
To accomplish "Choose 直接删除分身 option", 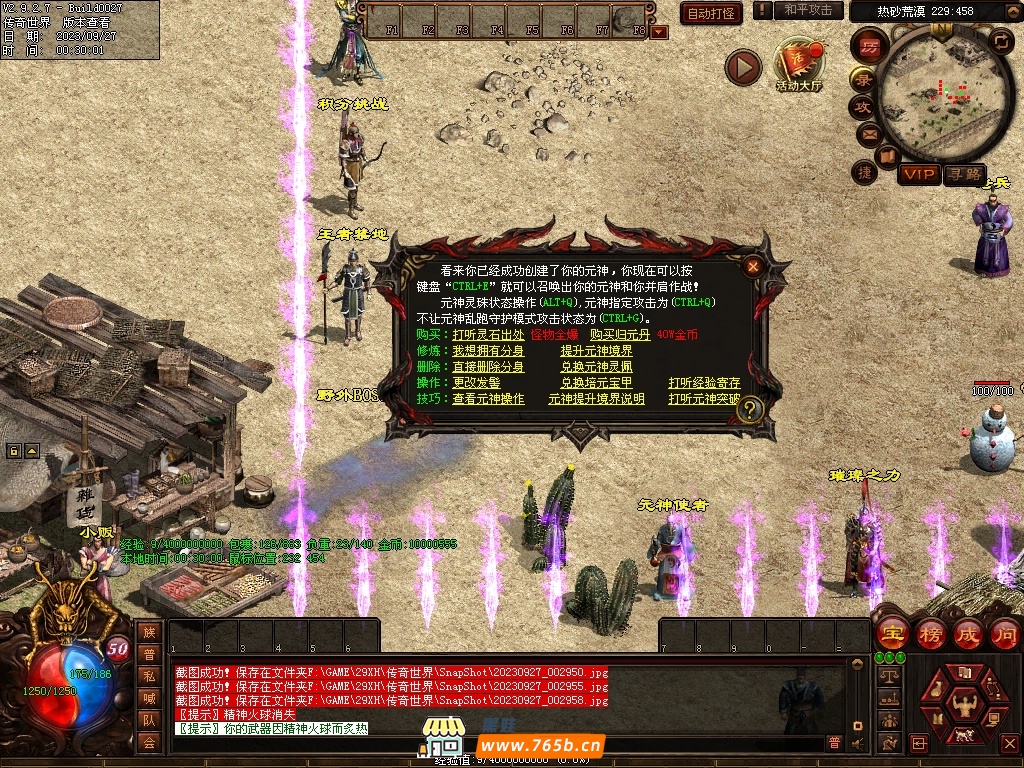I will [x=488, y=367].
